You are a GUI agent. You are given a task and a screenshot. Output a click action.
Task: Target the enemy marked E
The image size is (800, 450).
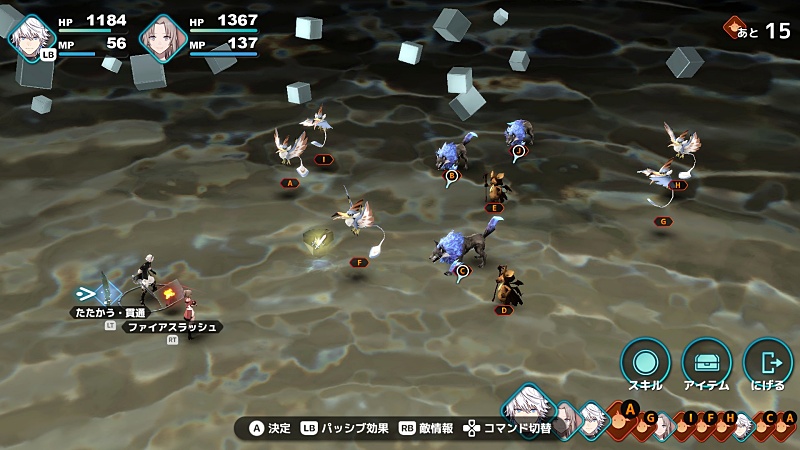click(x=494, y=187)
